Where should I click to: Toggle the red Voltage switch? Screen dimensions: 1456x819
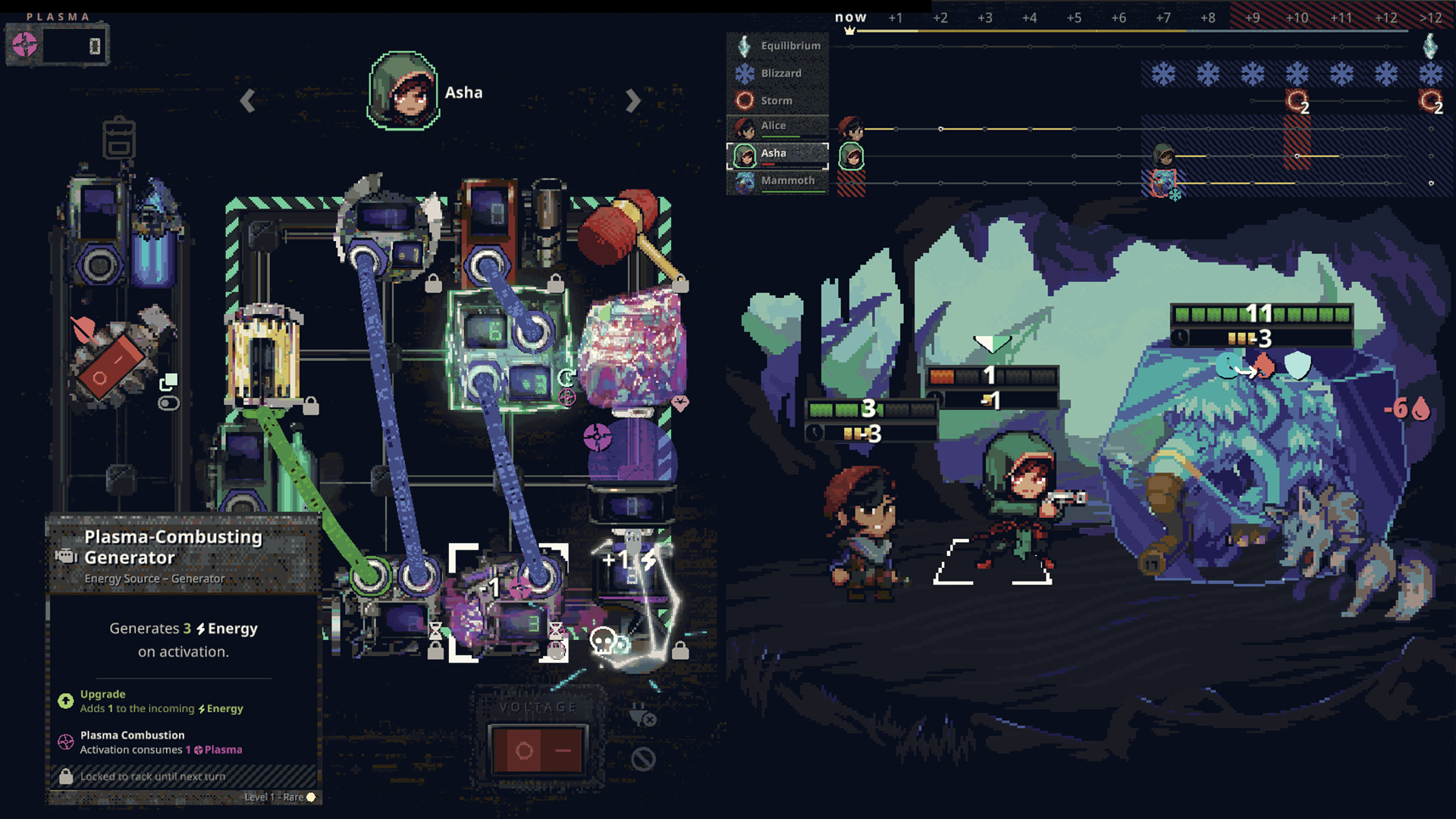pyautogui.click(x=538, y=751)
